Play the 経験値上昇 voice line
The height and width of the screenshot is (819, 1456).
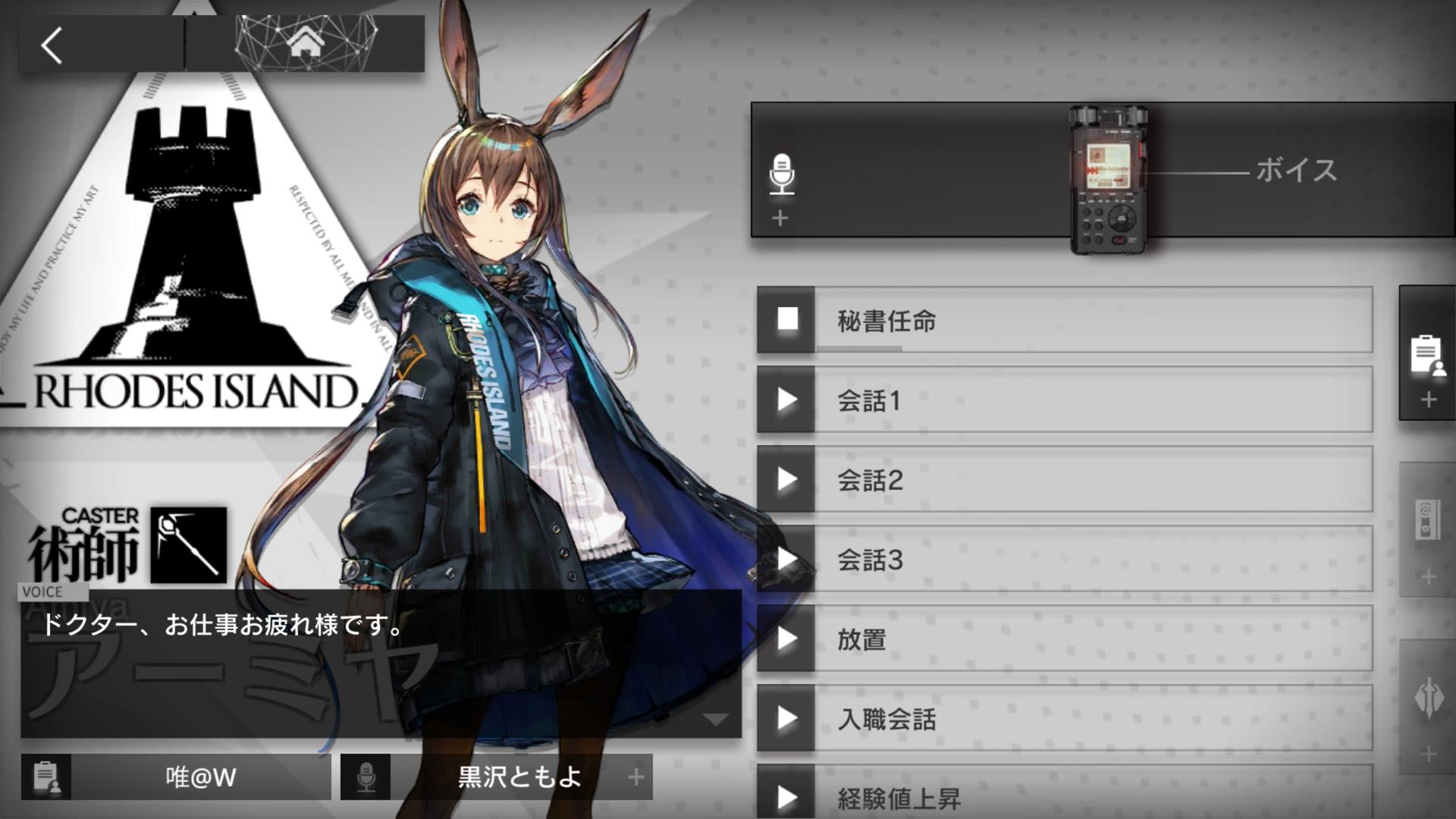pyautogui.click(x=786, y=796)
